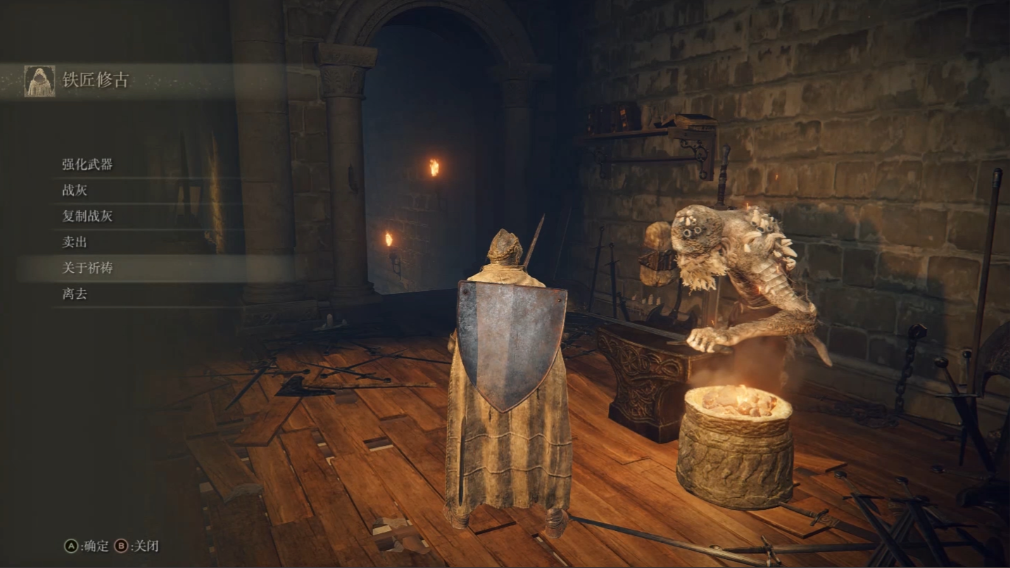The height and width of the screenshot is (568, 1010).
Task: Open the 卖出 sell option
Action: (x=75, y=242)
